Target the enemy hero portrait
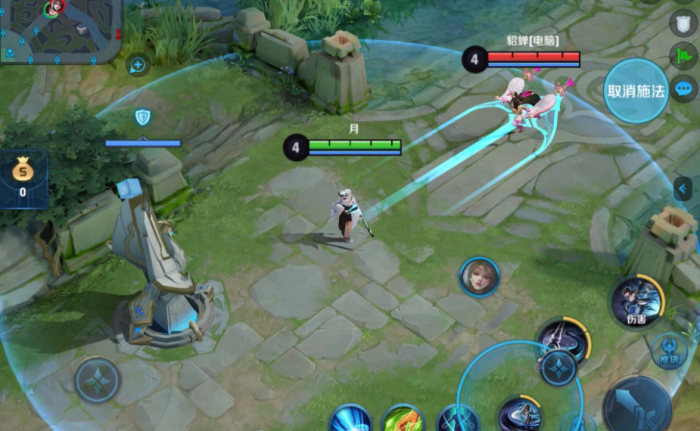Image resolution: width=700 pixels, height=431 pixels. 479,276
